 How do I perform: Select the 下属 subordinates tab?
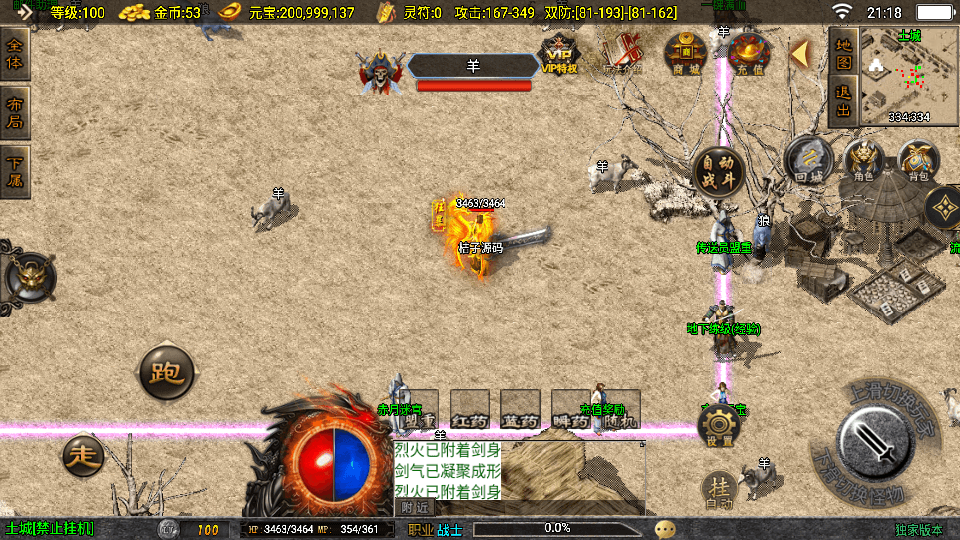pos(15,172)
